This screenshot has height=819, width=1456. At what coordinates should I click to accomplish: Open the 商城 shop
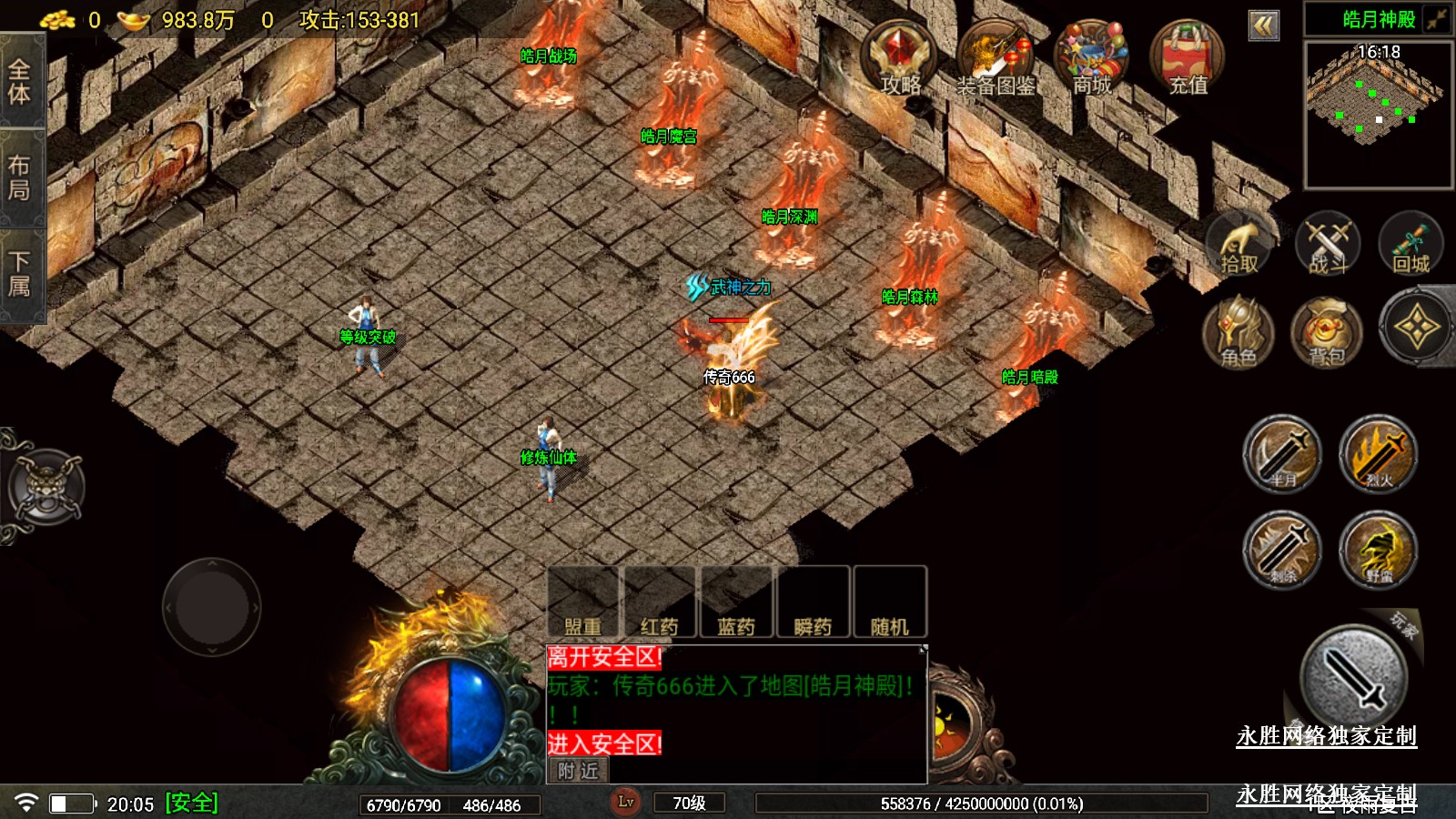coord(1091,58)
